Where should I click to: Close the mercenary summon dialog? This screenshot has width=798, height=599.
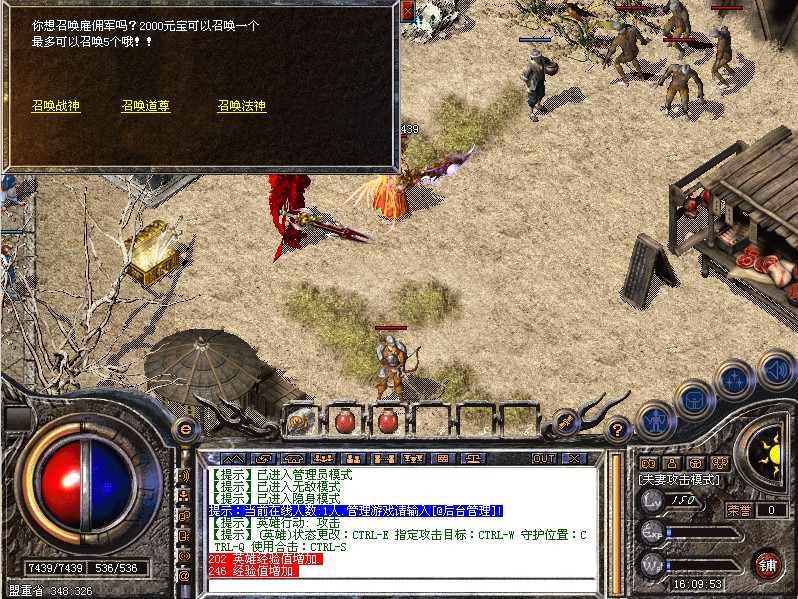click(x=408, y=11)
